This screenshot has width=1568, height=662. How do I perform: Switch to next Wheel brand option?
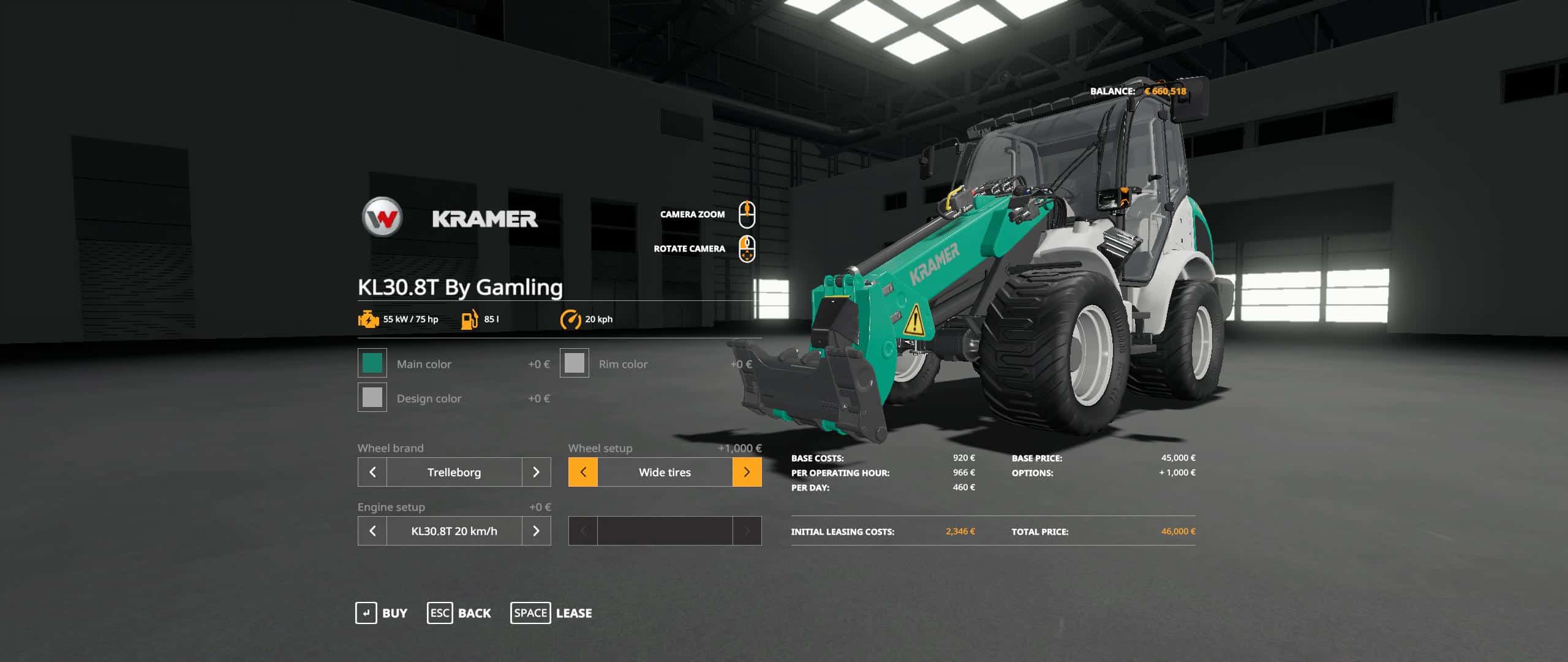pos(536,472)
